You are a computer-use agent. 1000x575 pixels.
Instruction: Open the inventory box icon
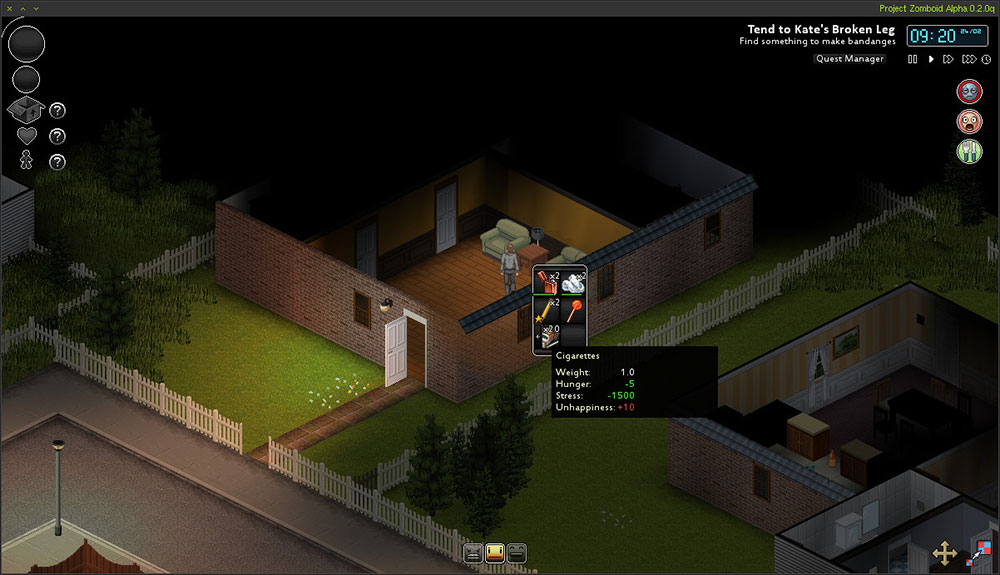[x=27, y=110]
